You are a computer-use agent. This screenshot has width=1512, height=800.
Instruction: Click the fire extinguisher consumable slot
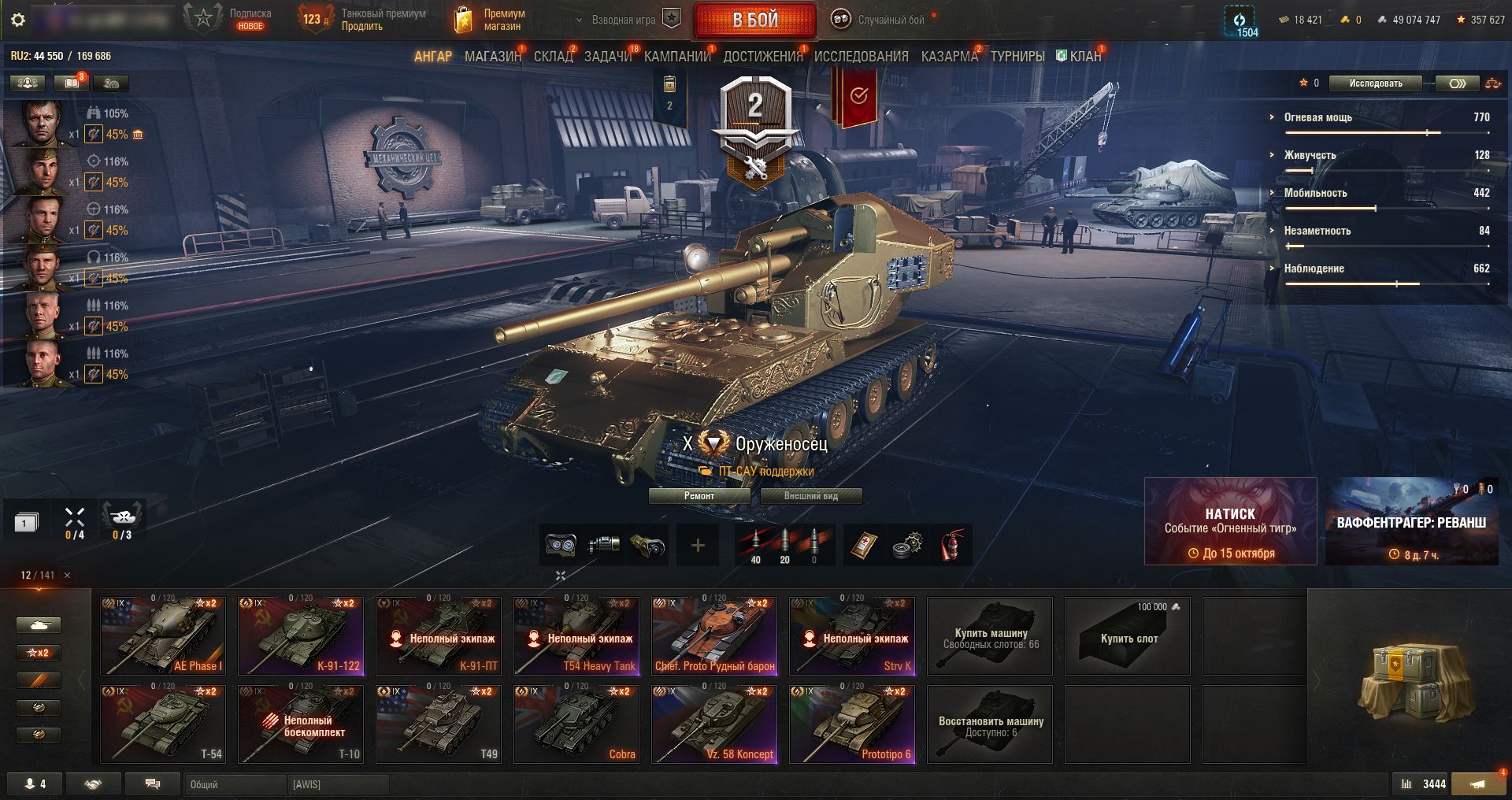click(x=951, y=545)
